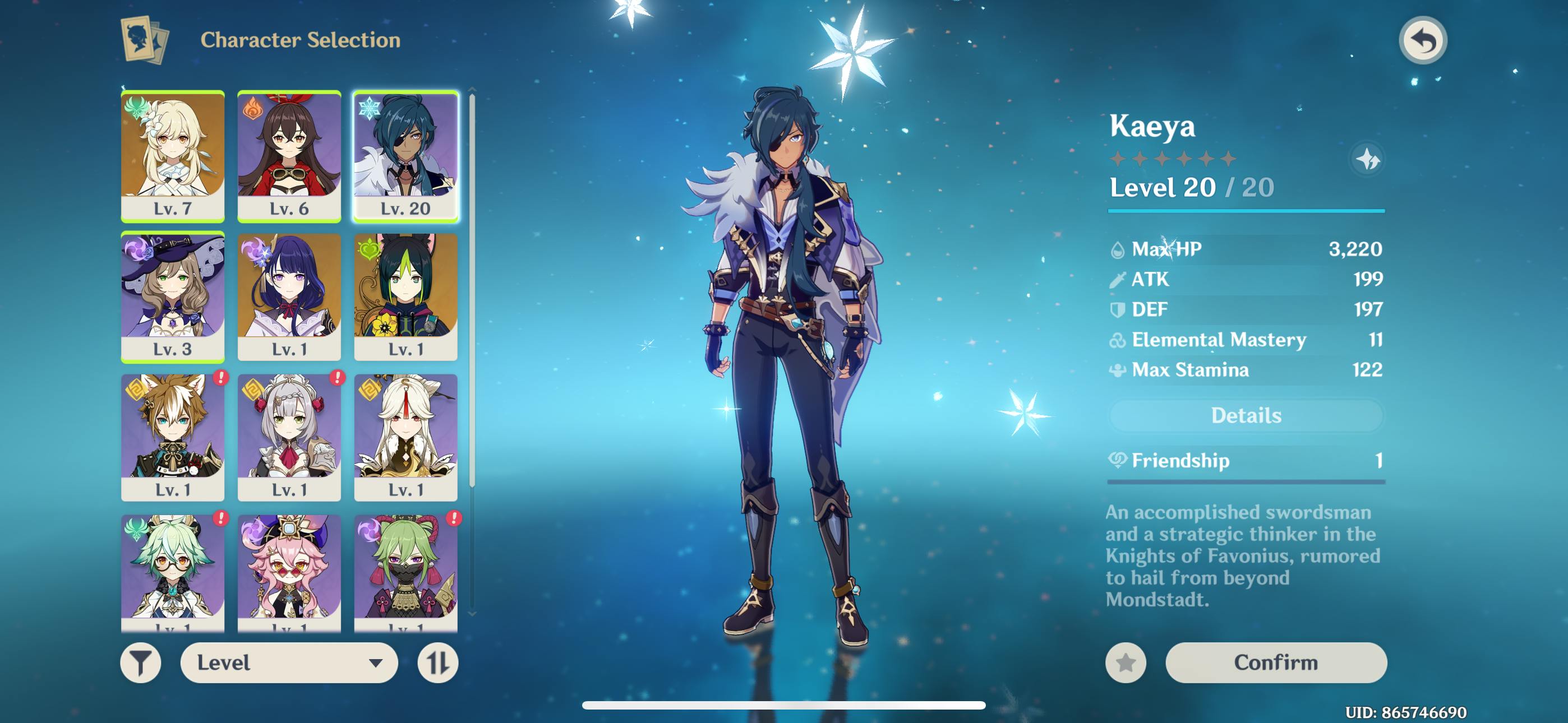Go back using the return arrow
This screenshot has height=723, width=1568.
(1422, 41)
